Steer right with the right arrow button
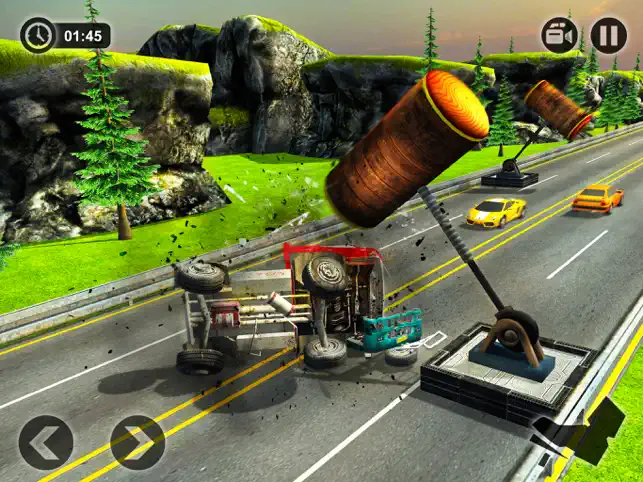 [x=137, y=442]
